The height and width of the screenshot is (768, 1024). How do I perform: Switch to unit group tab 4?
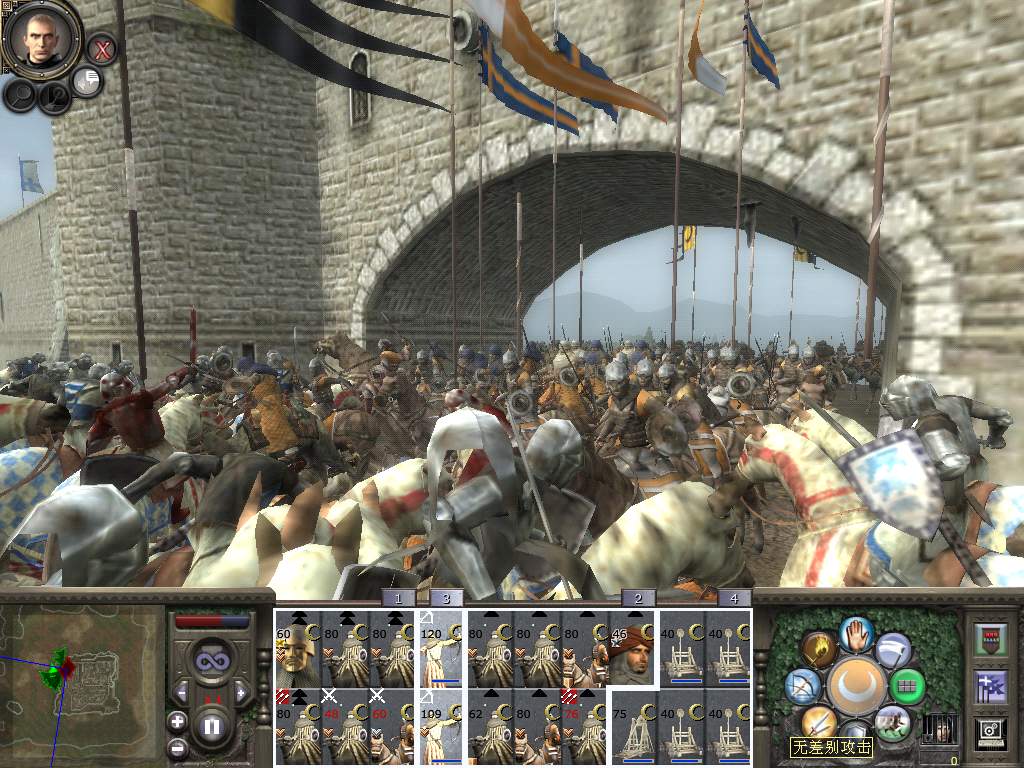click(734, 598)
